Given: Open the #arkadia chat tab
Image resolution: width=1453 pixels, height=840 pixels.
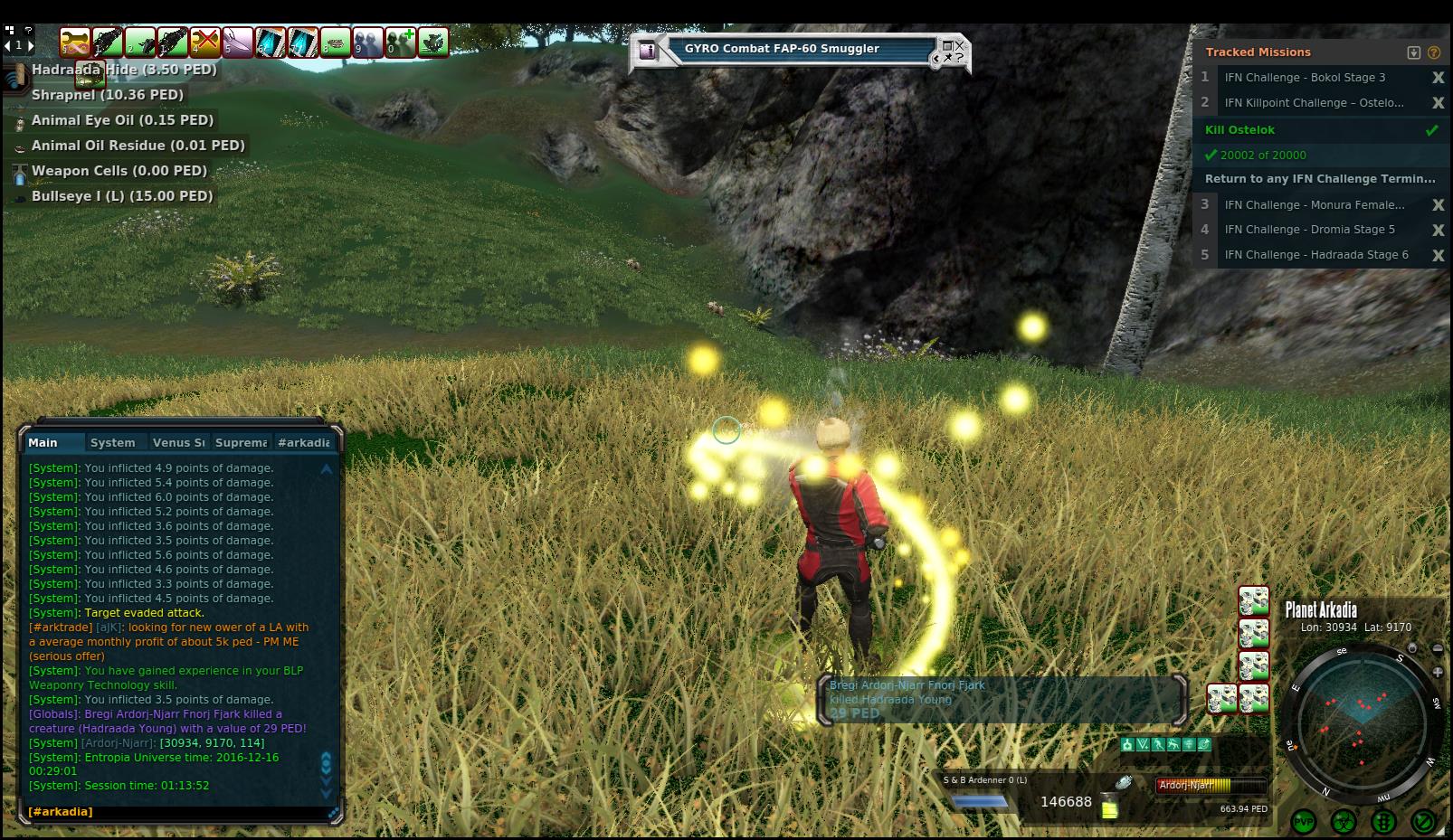Looking at the screenshot, I should (303, 442).
